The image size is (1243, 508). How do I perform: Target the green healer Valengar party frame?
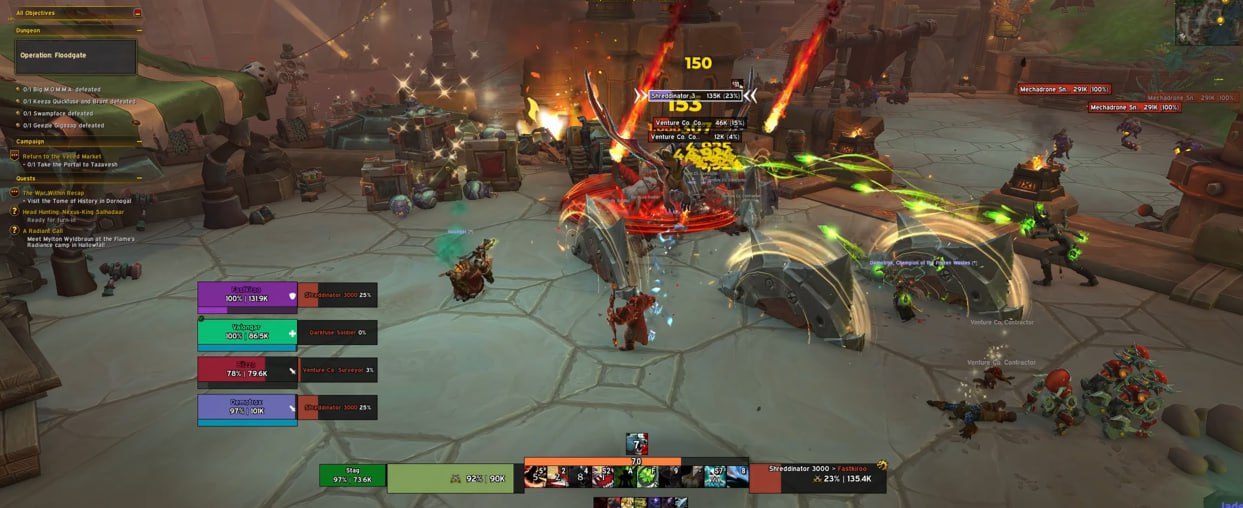click(247, 333)
